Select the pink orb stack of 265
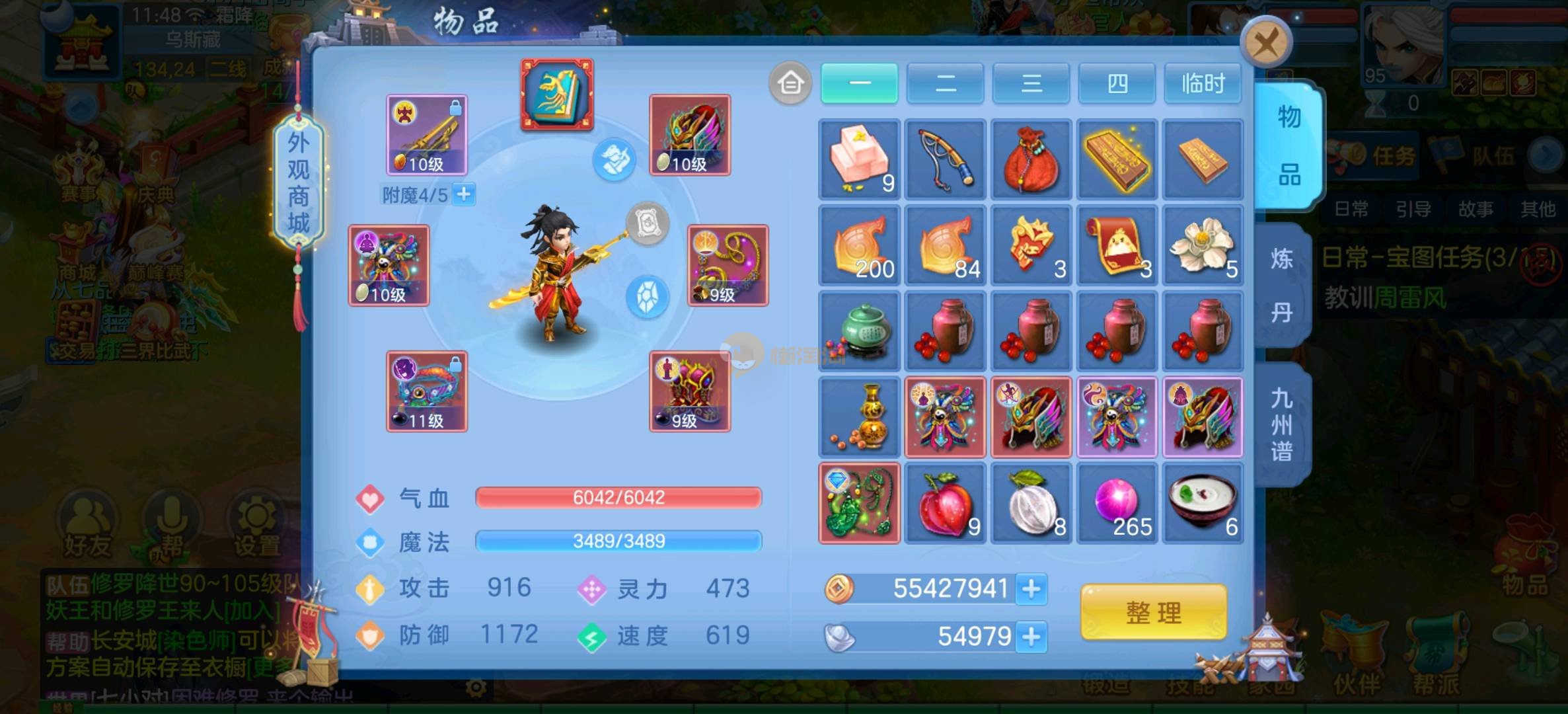The height and width of the screenshot is (714, 1568). (x=1117, y=503)
